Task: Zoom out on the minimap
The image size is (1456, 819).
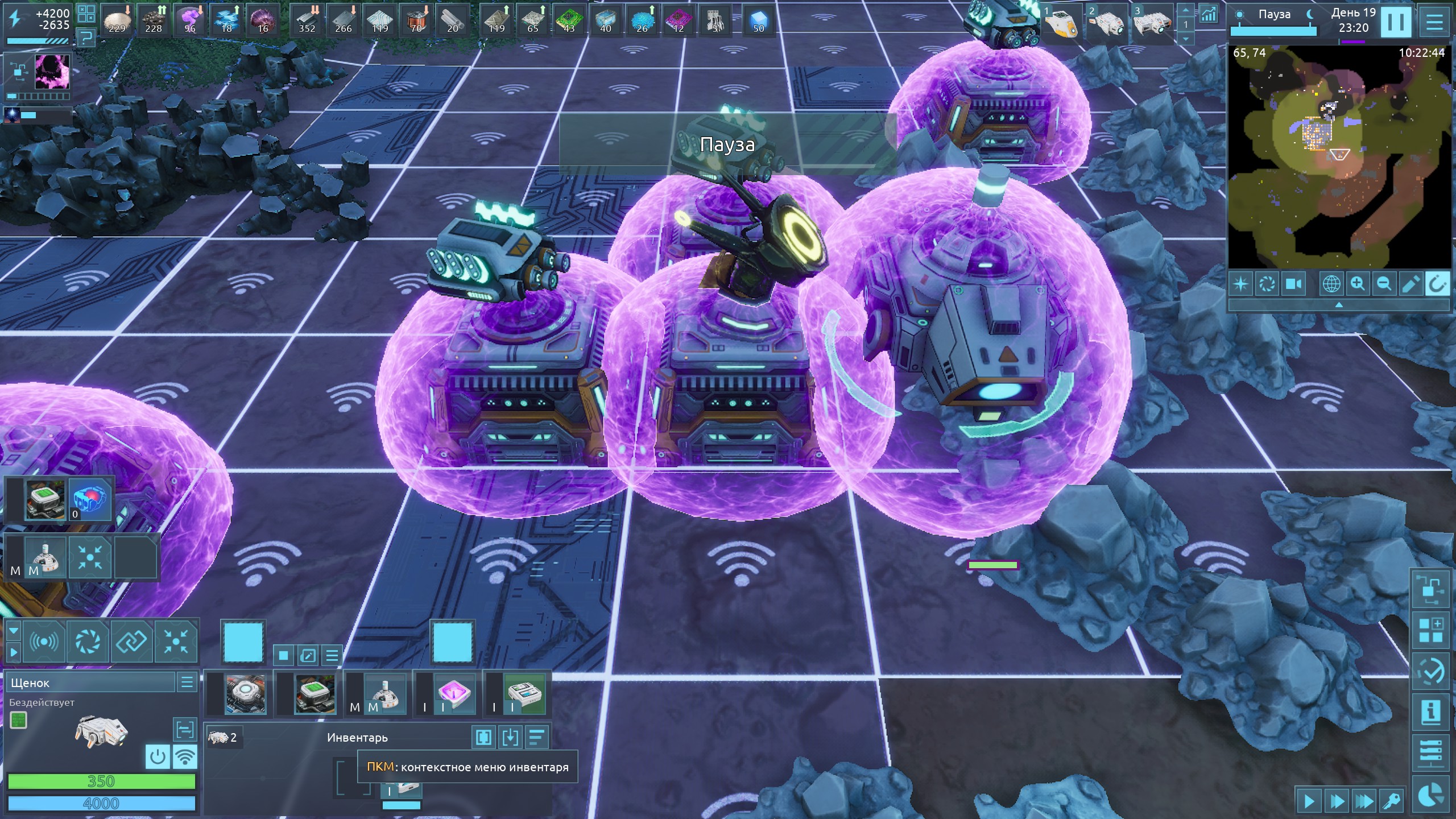Action: pyautogui.click(x=1384, y=283)
